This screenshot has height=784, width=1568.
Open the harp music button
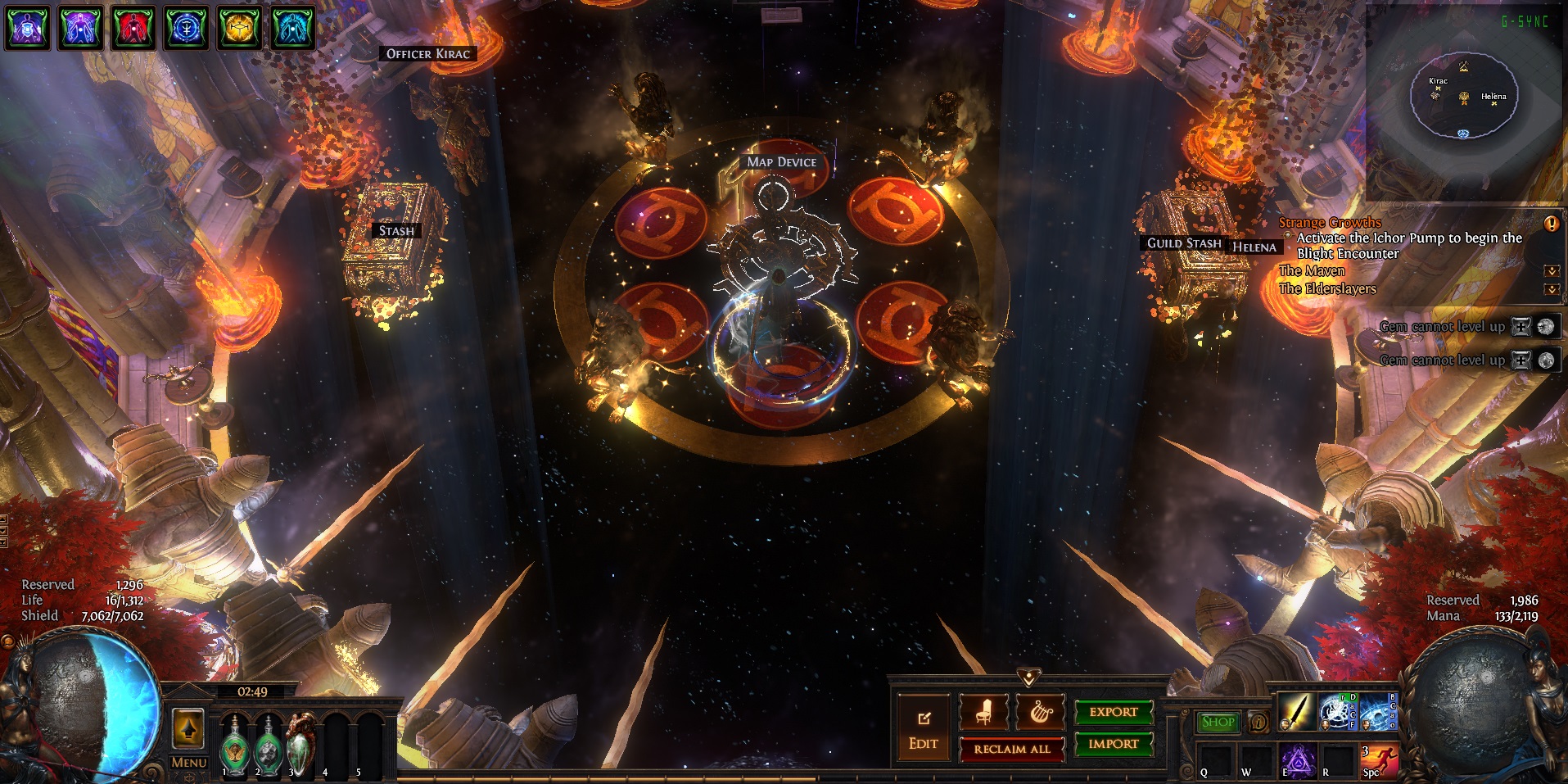1040,712
